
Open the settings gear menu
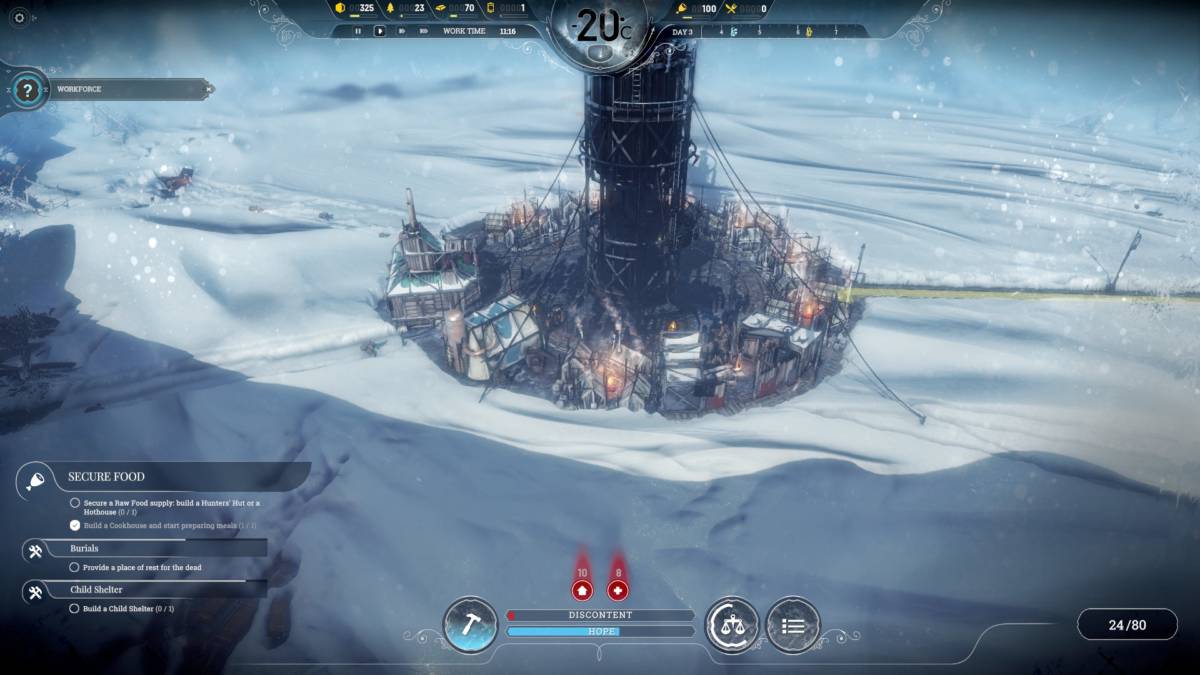click(19, 17)
